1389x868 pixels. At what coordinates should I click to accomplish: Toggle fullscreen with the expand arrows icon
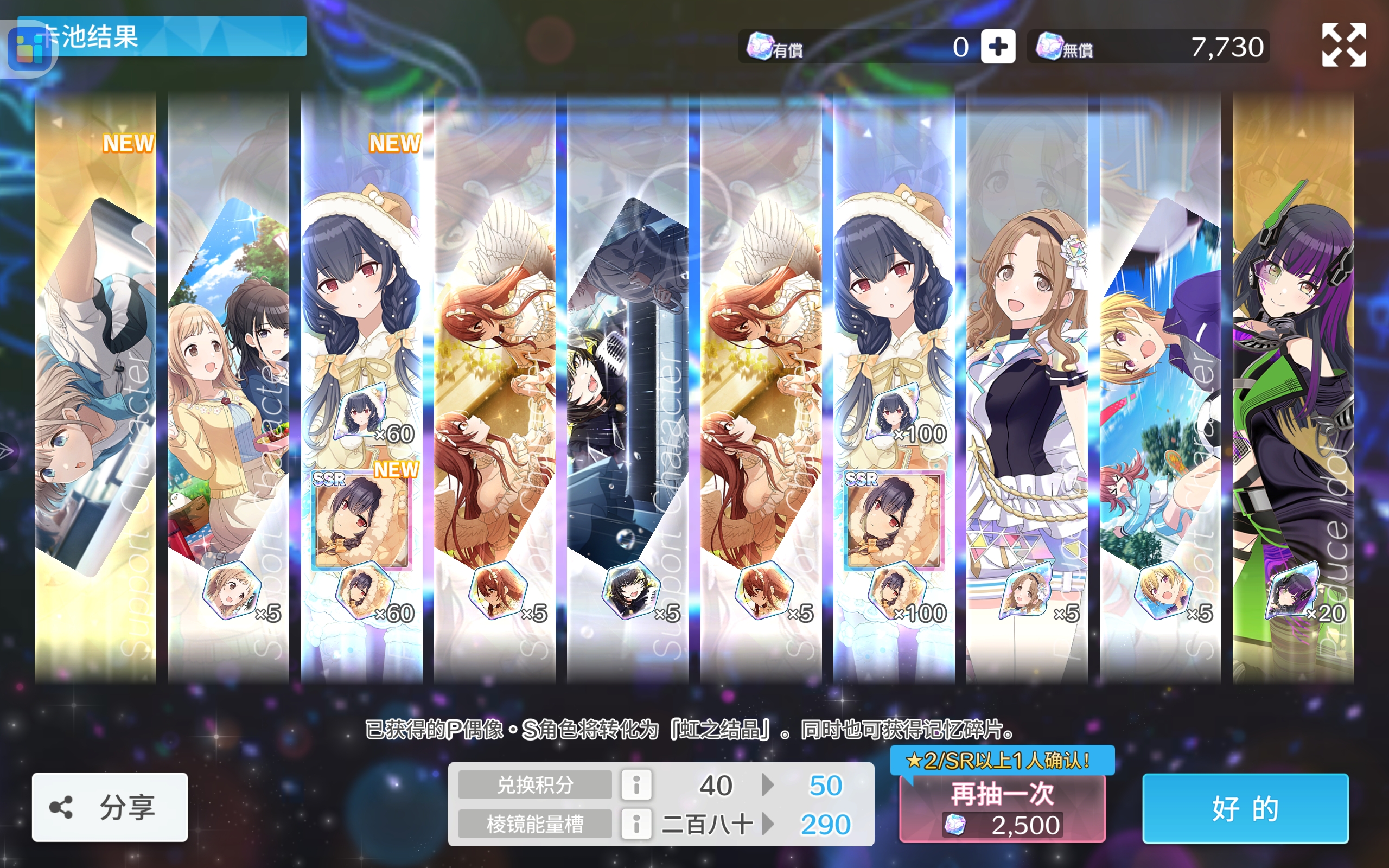click(x=1343, y=46)
